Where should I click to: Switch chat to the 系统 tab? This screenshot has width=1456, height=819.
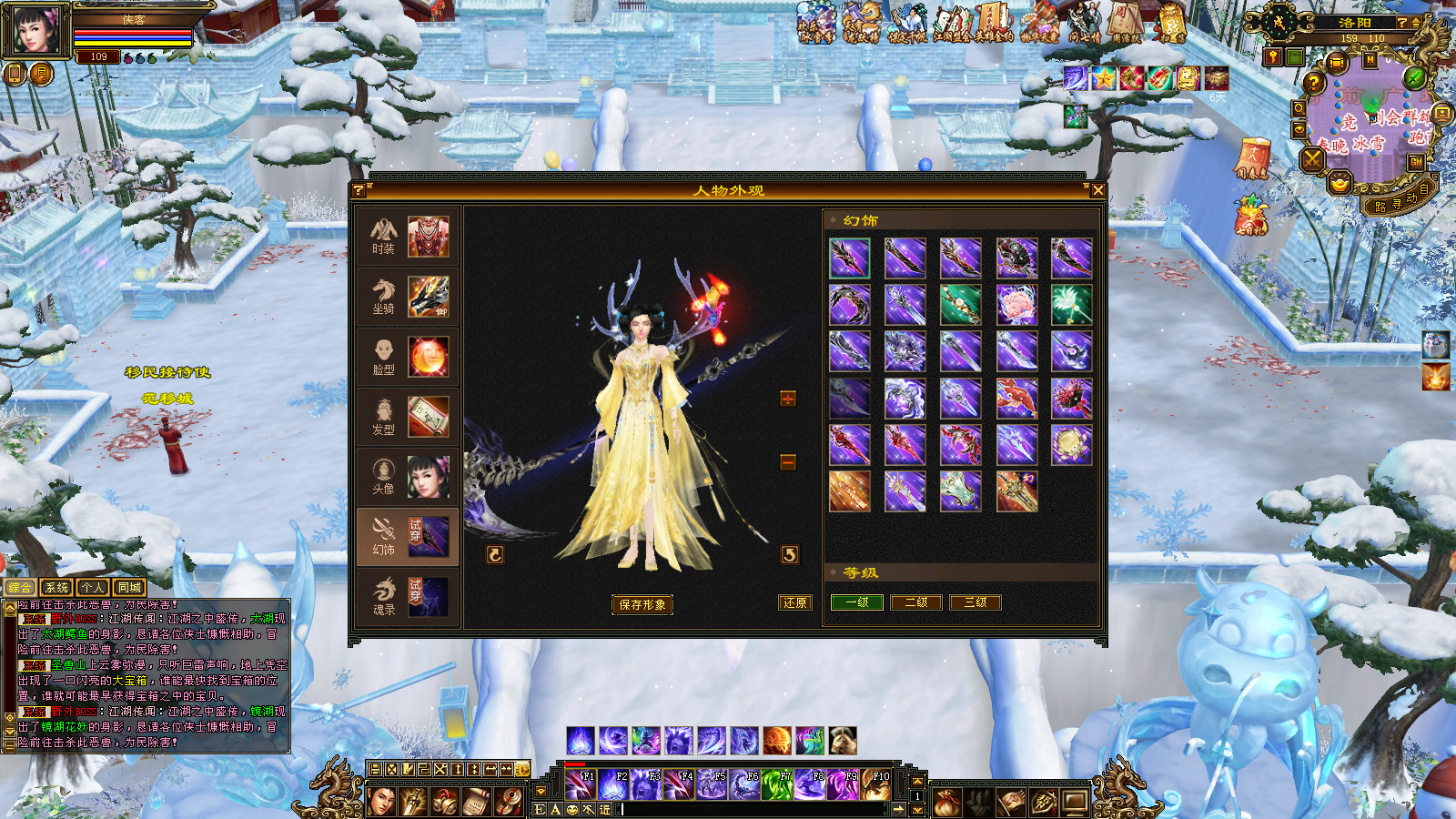pyautogui.click(x=56, y=588)
